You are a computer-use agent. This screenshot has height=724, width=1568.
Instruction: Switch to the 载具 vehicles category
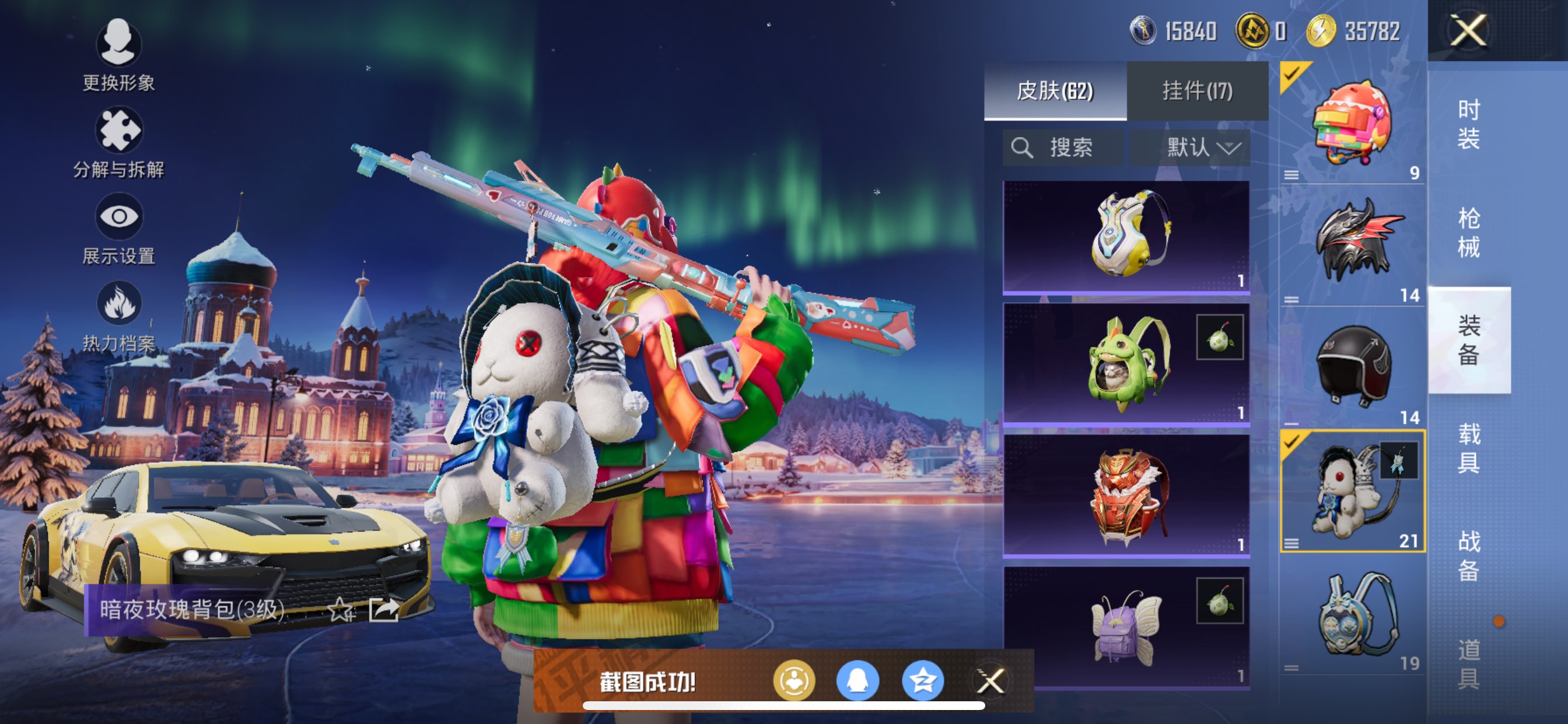(1468, 448)
